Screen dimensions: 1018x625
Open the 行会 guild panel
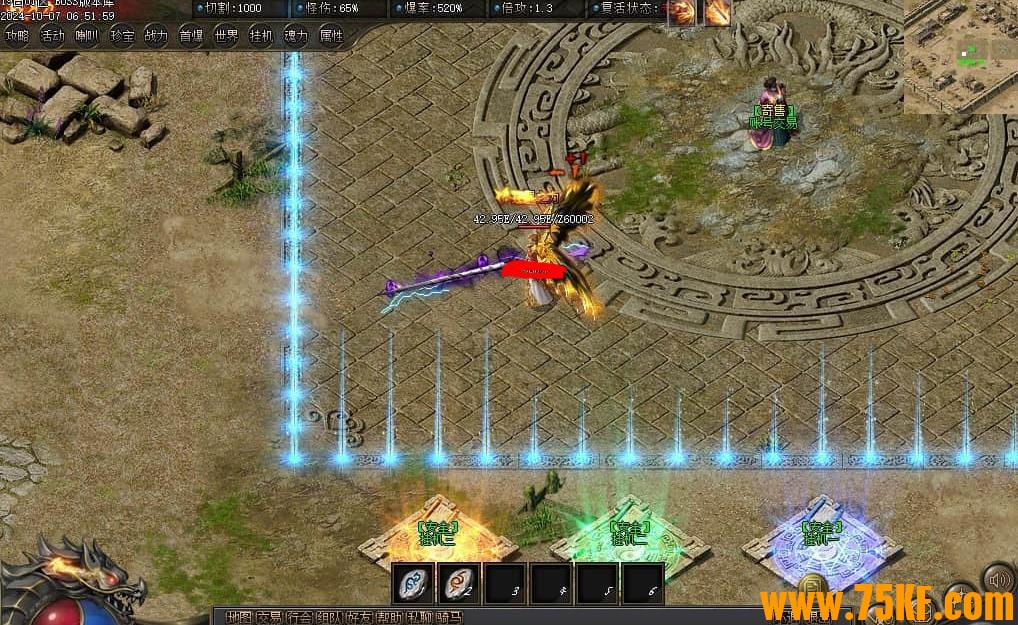(298, 617)
